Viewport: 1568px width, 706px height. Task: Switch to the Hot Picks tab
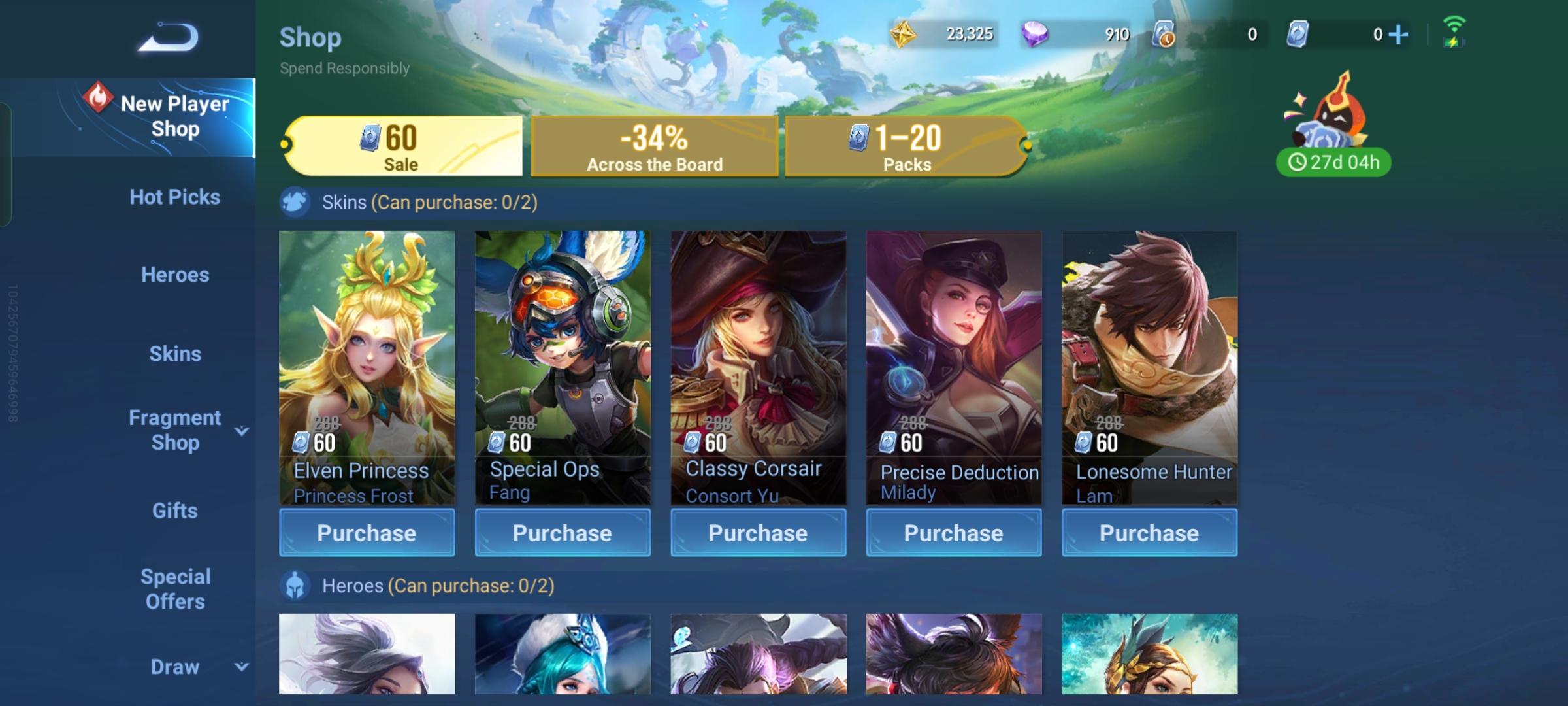174,196
